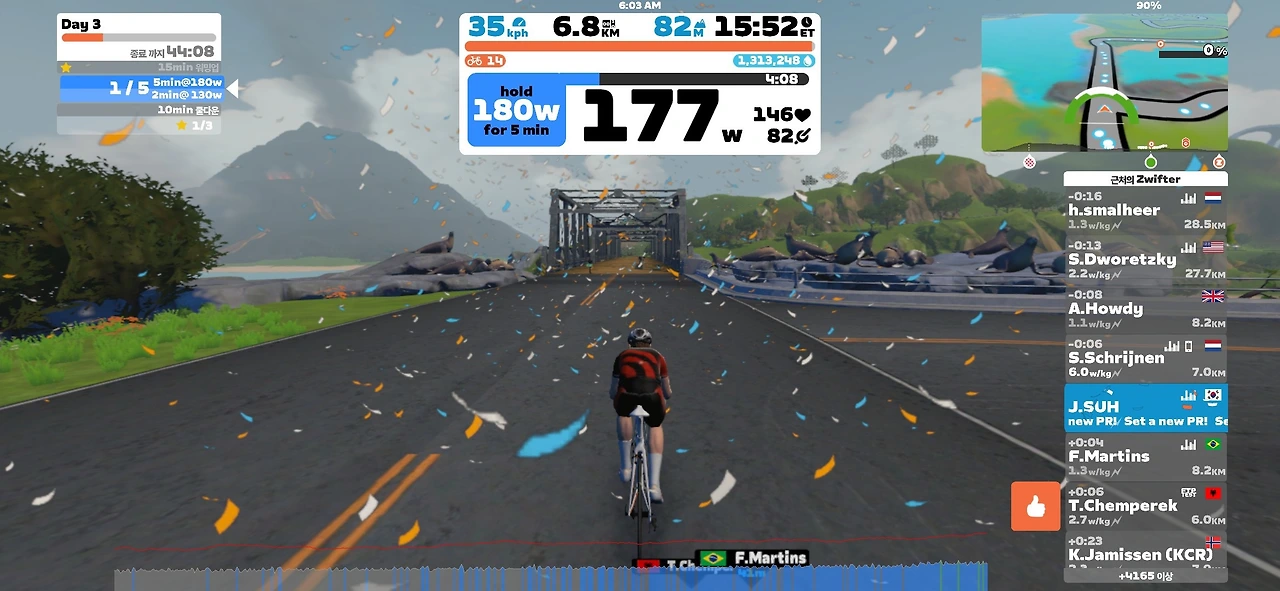This screenshot has height=591, width=1280.
Task: Select the highlighted 1 / 5 interval block
Action: pyautogui.click(x=140, y=88)
